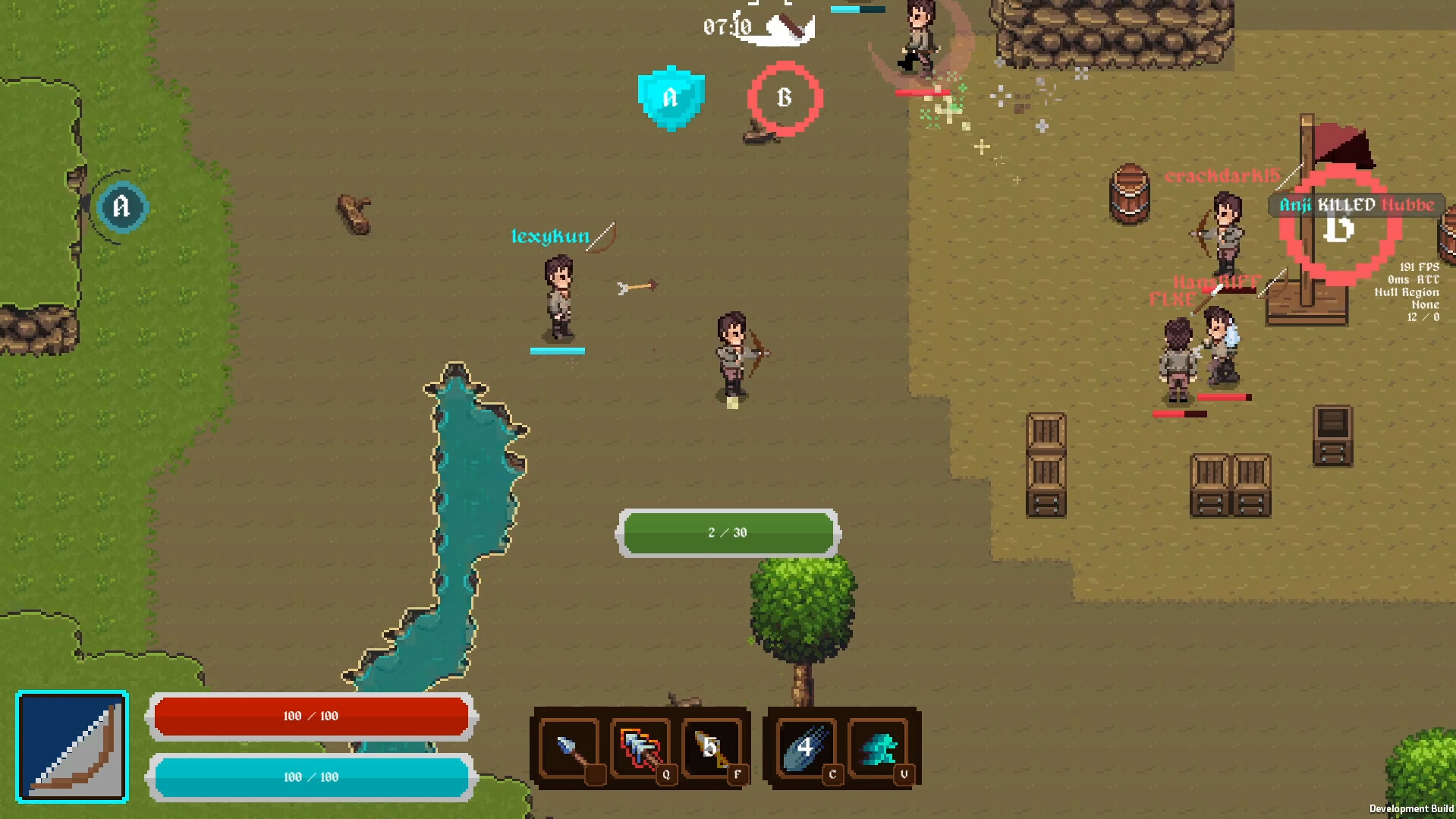
Task: Trigger the blue comet dash skill
Action: pyautogui.click(x=803, y=748)
